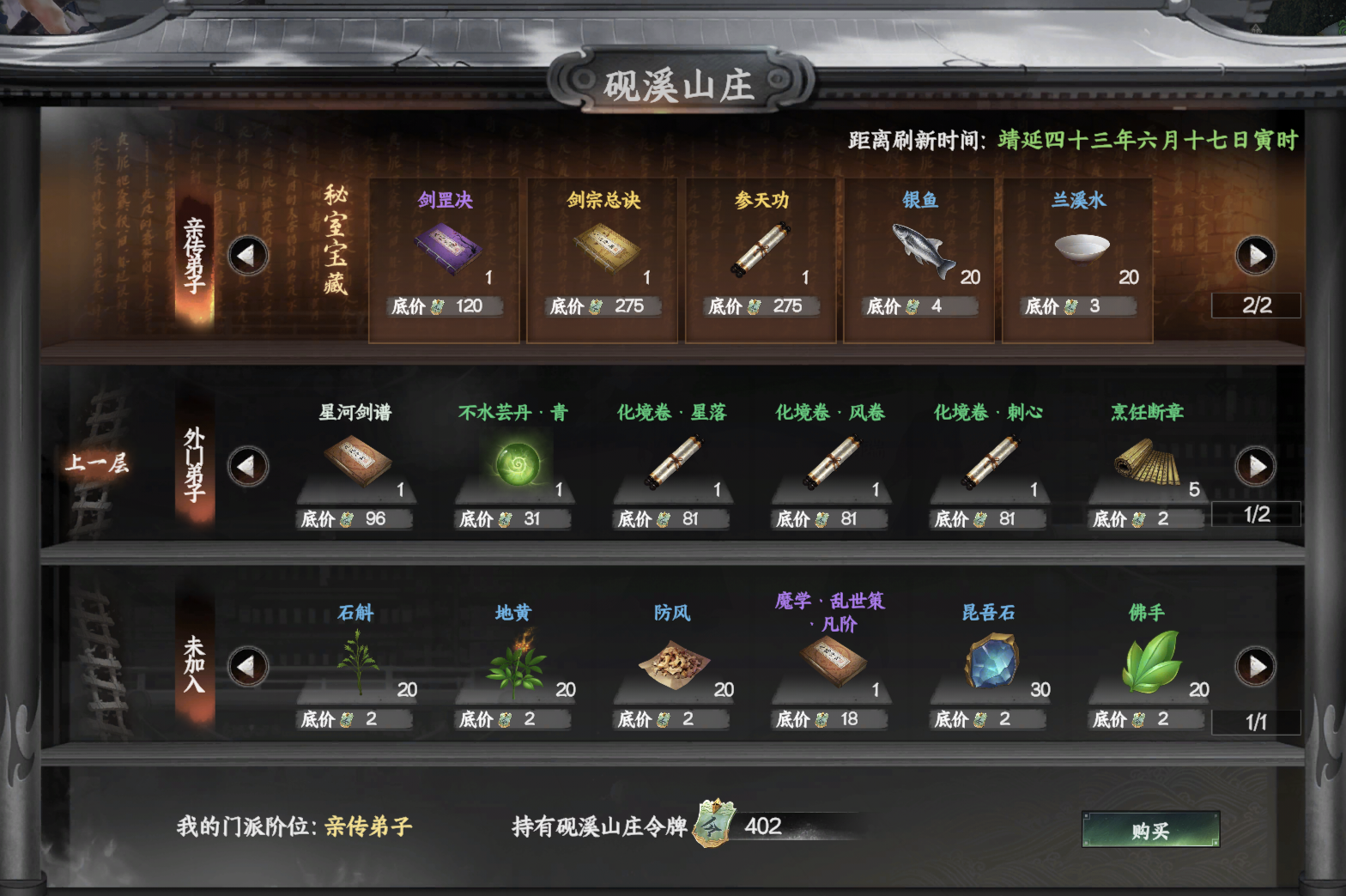
Task: Click the 底价 275 price bar of 剑宗总诀
Action: click(x=602, y=306)
